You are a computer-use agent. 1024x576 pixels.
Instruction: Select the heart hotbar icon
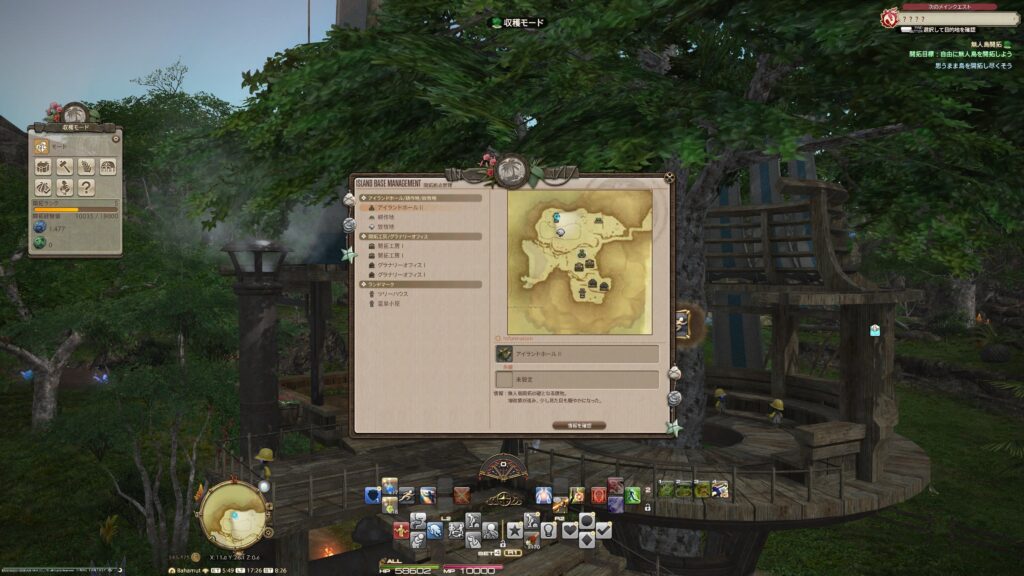[569, 530]
